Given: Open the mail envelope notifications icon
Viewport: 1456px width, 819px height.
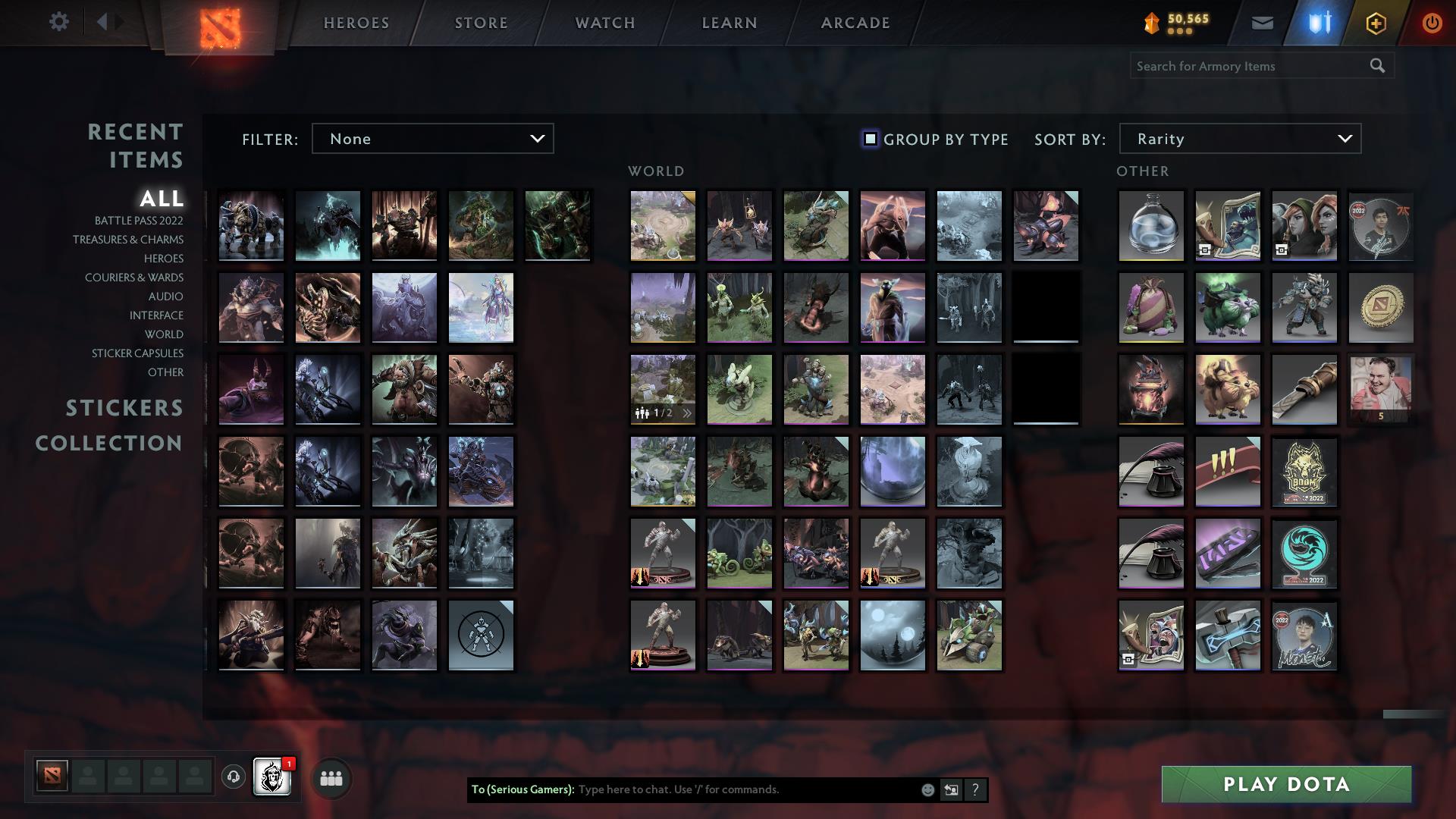Looking at the screenshot, I should (x=1262, y=22).
